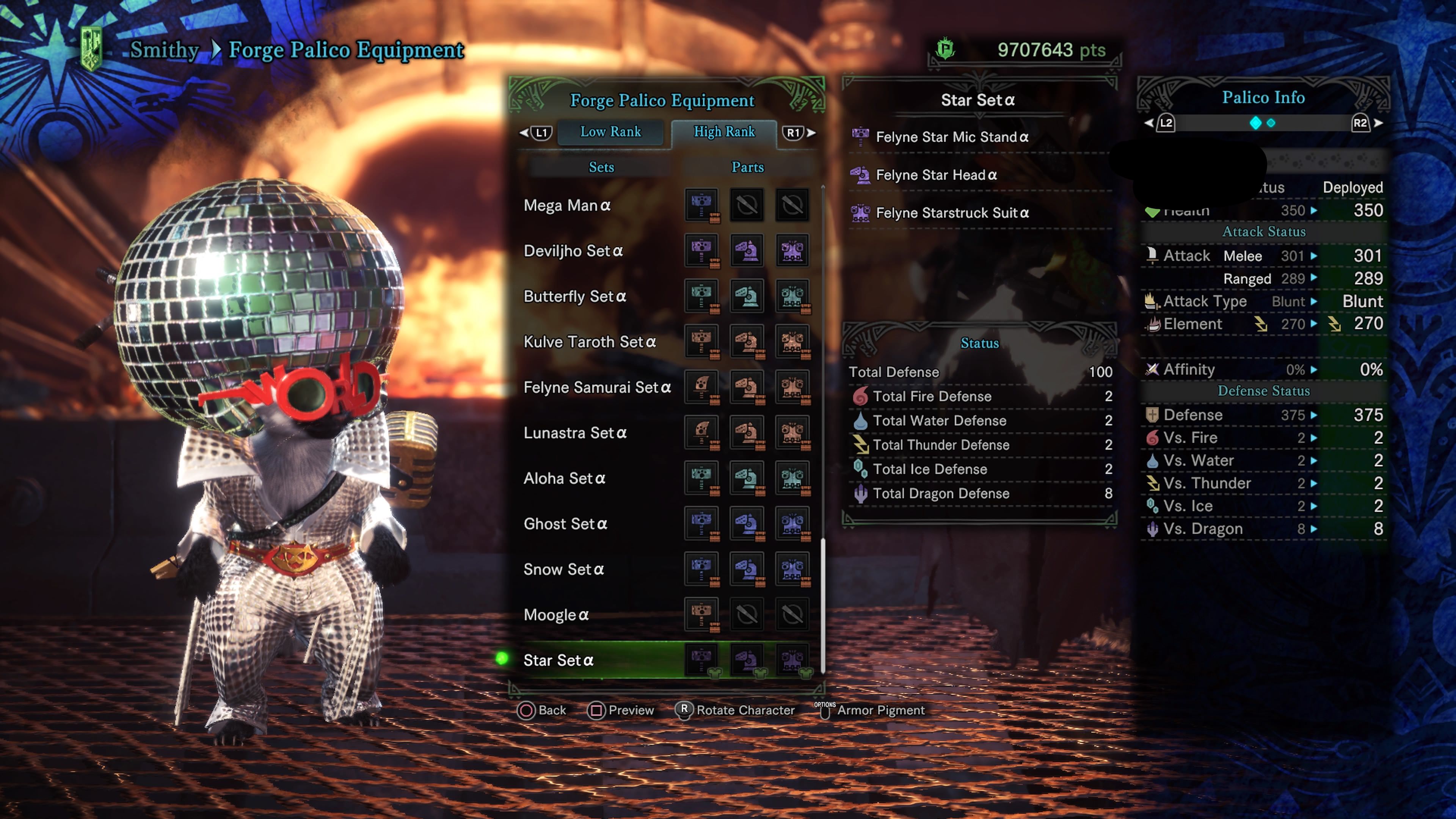Choose the Aloha Set α row
The width and height of the screenshot is (1456, 819).
[564, 478]
